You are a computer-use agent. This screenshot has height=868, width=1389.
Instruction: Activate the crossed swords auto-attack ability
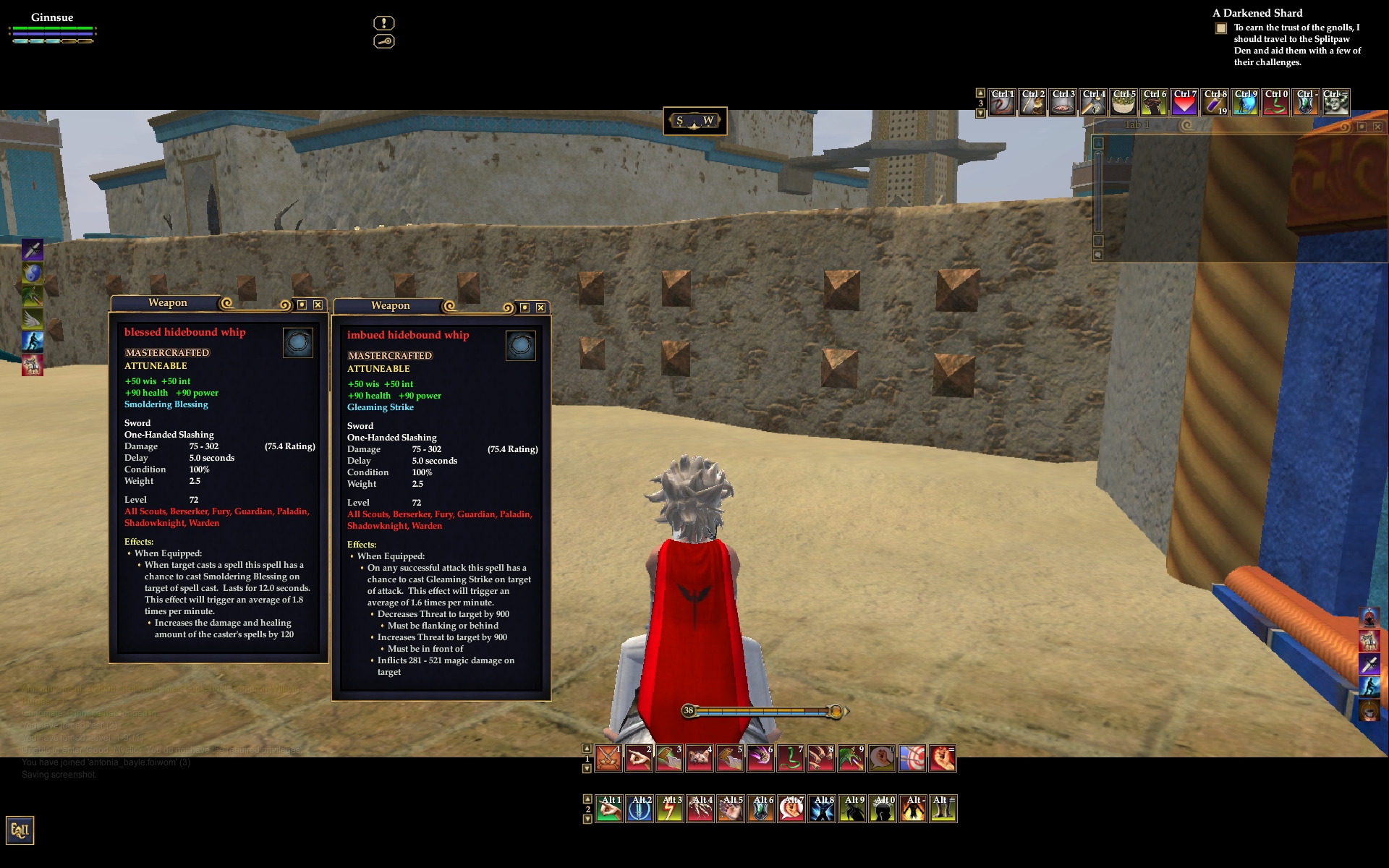tap(608, 758)
